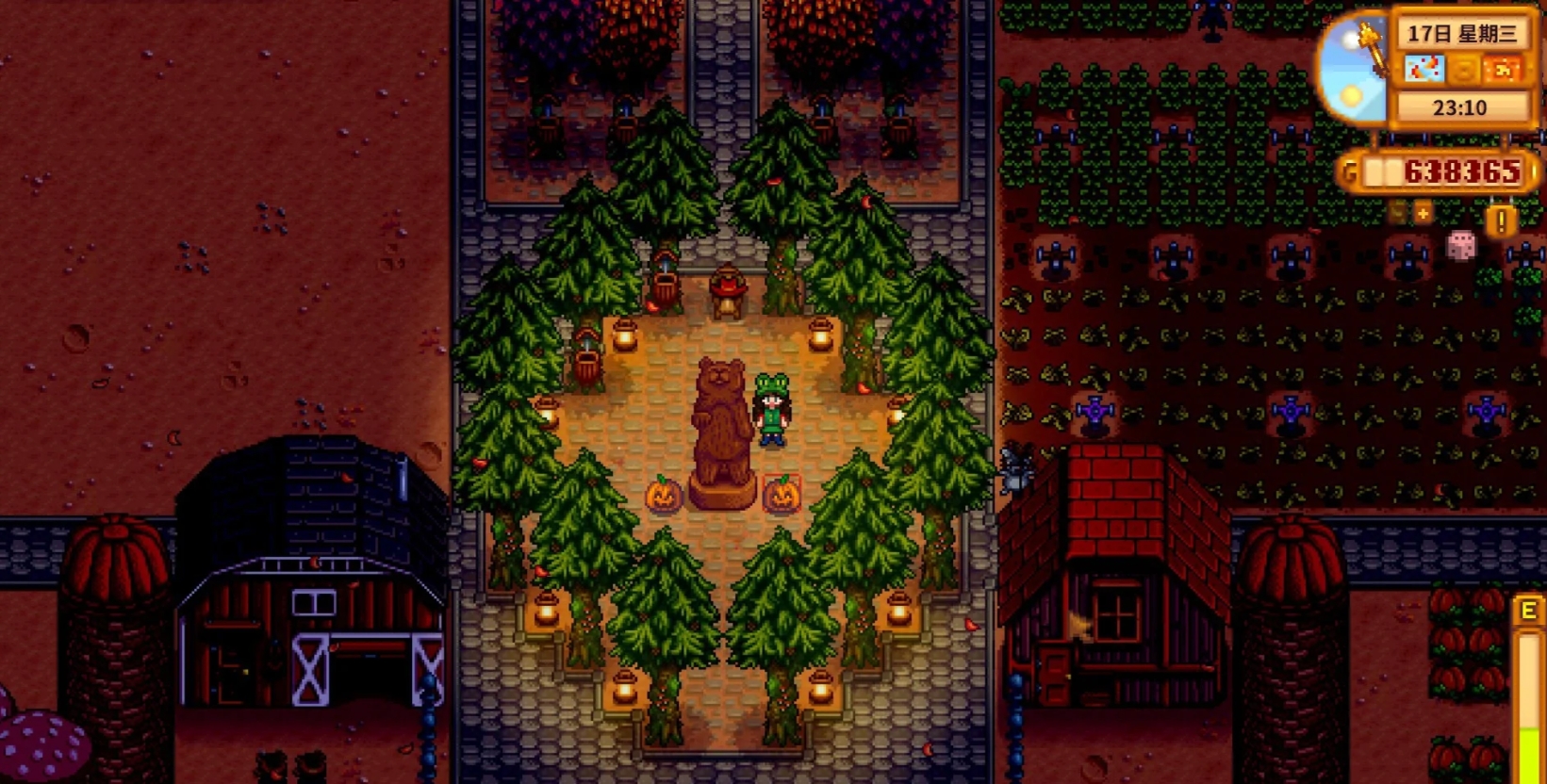Click the dimmed zoom-out button
Image resolution: width=1547 pixels, height=784 pixels.
tap(1398, 214)
